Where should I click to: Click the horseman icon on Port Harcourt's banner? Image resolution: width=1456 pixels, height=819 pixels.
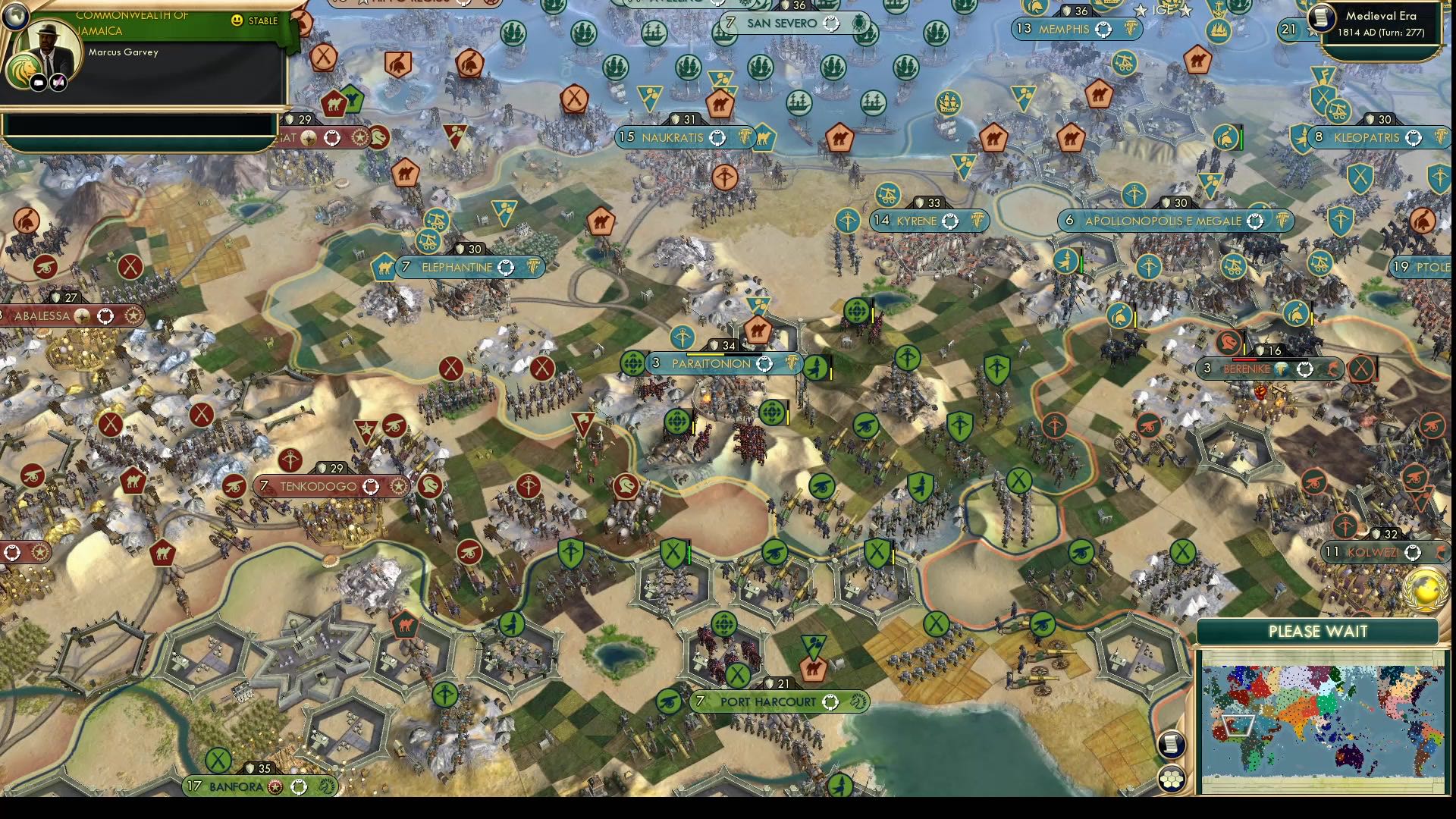(x=858, y=702)
